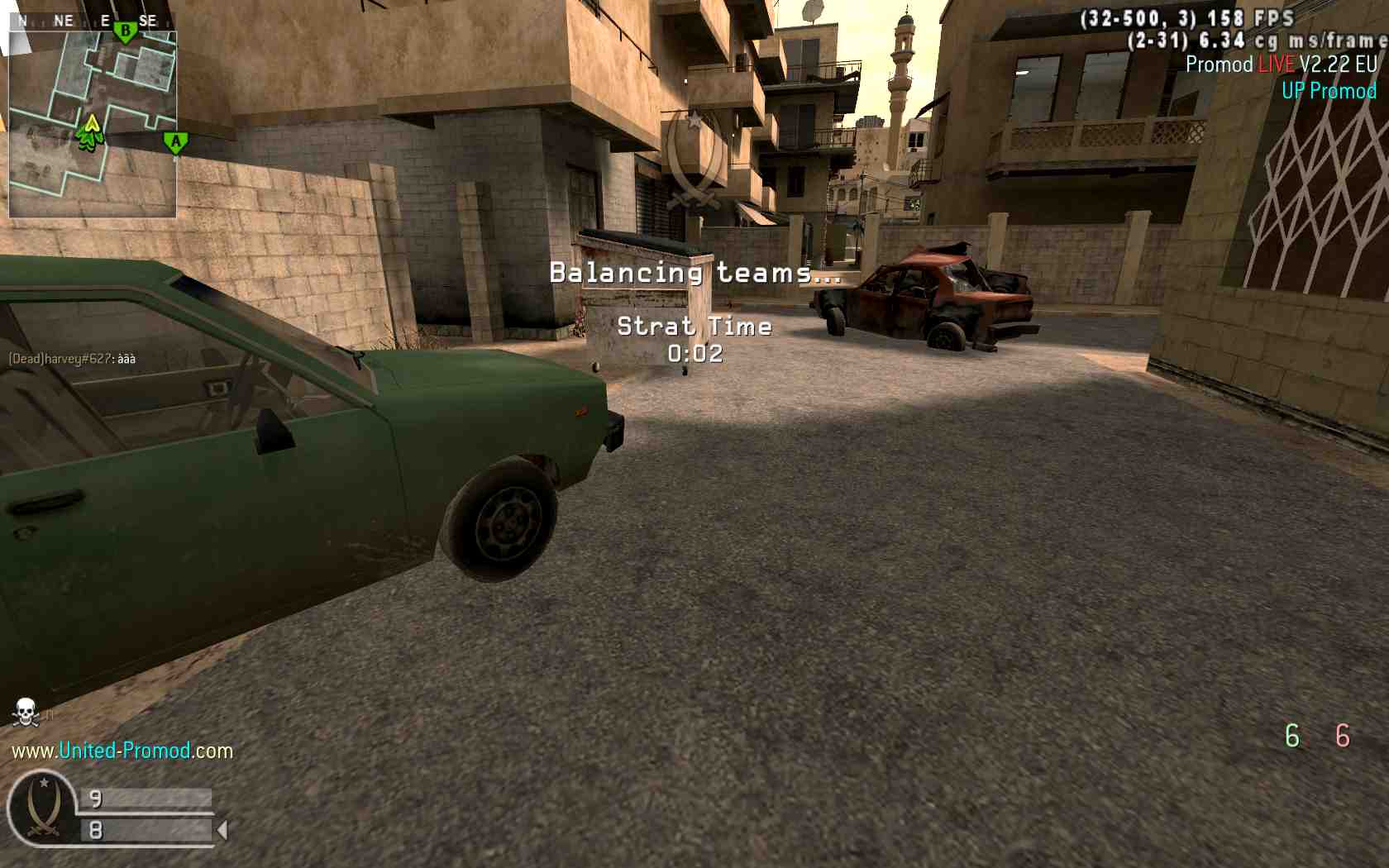
Task: Click the minimap in the corner
Action: coord(92,124)
